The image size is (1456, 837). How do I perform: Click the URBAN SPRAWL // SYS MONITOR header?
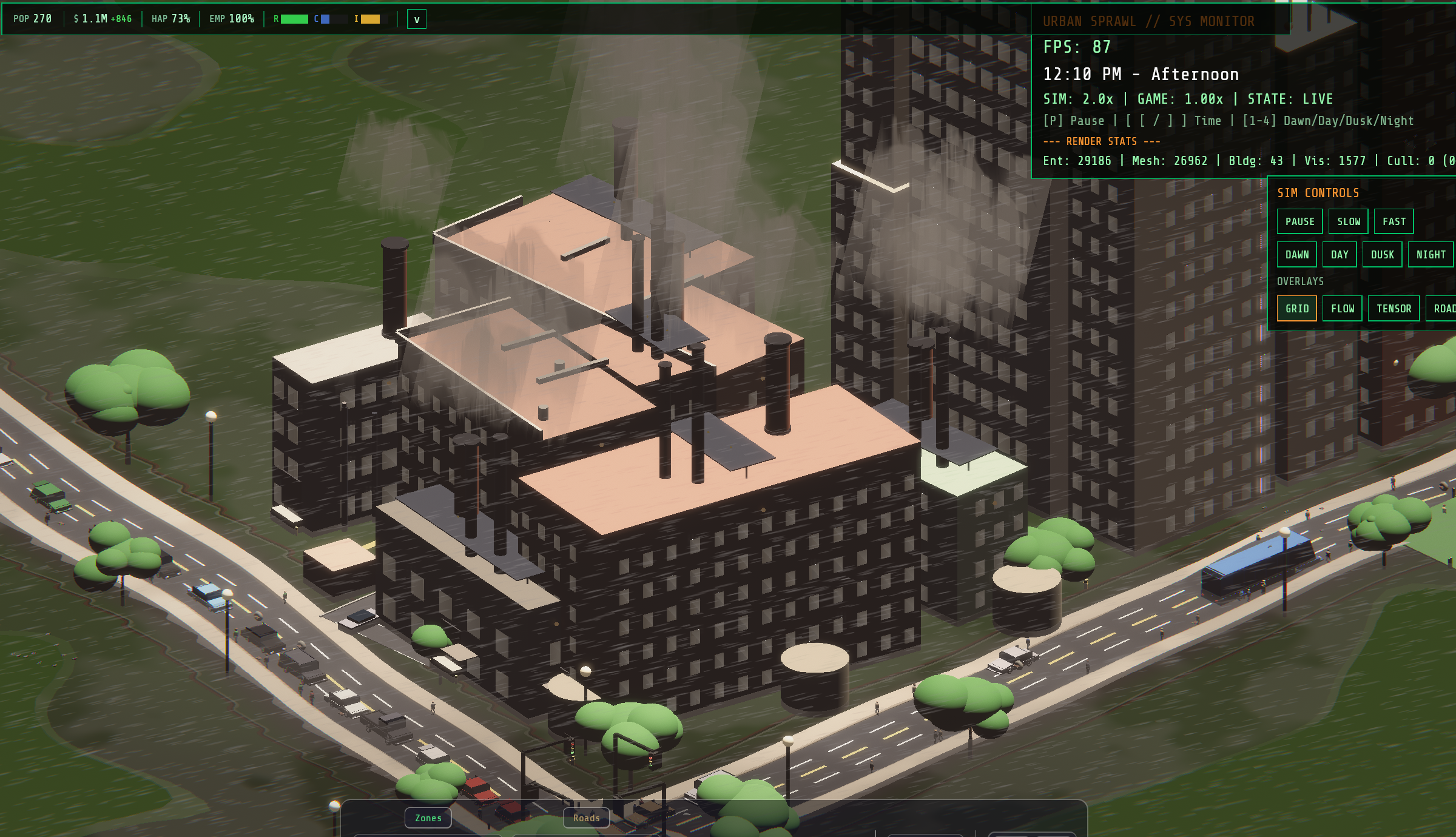[x=1150, y=21]
